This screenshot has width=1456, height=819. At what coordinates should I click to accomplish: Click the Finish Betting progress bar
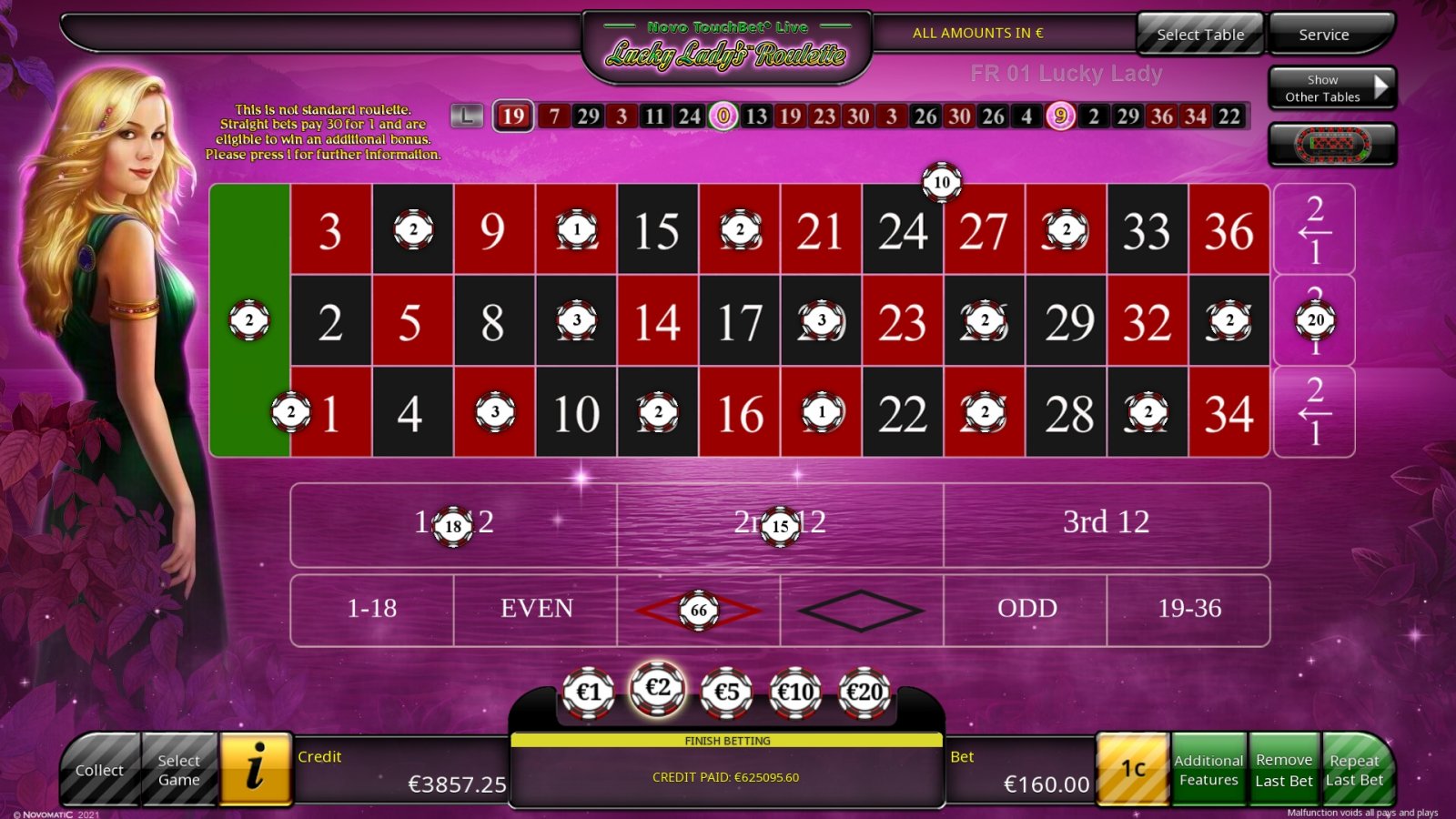(728, 741)
